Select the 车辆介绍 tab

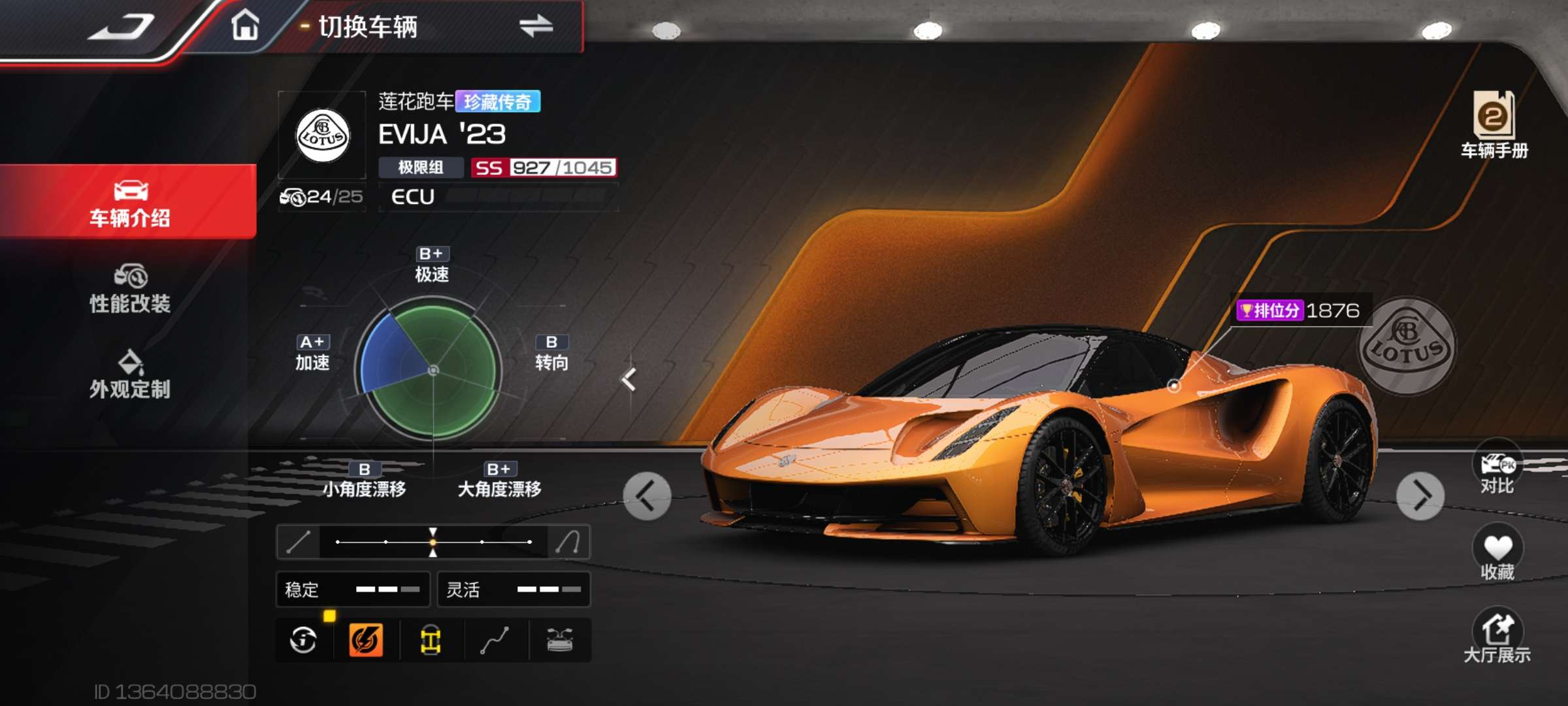click(x=129, y=203)
